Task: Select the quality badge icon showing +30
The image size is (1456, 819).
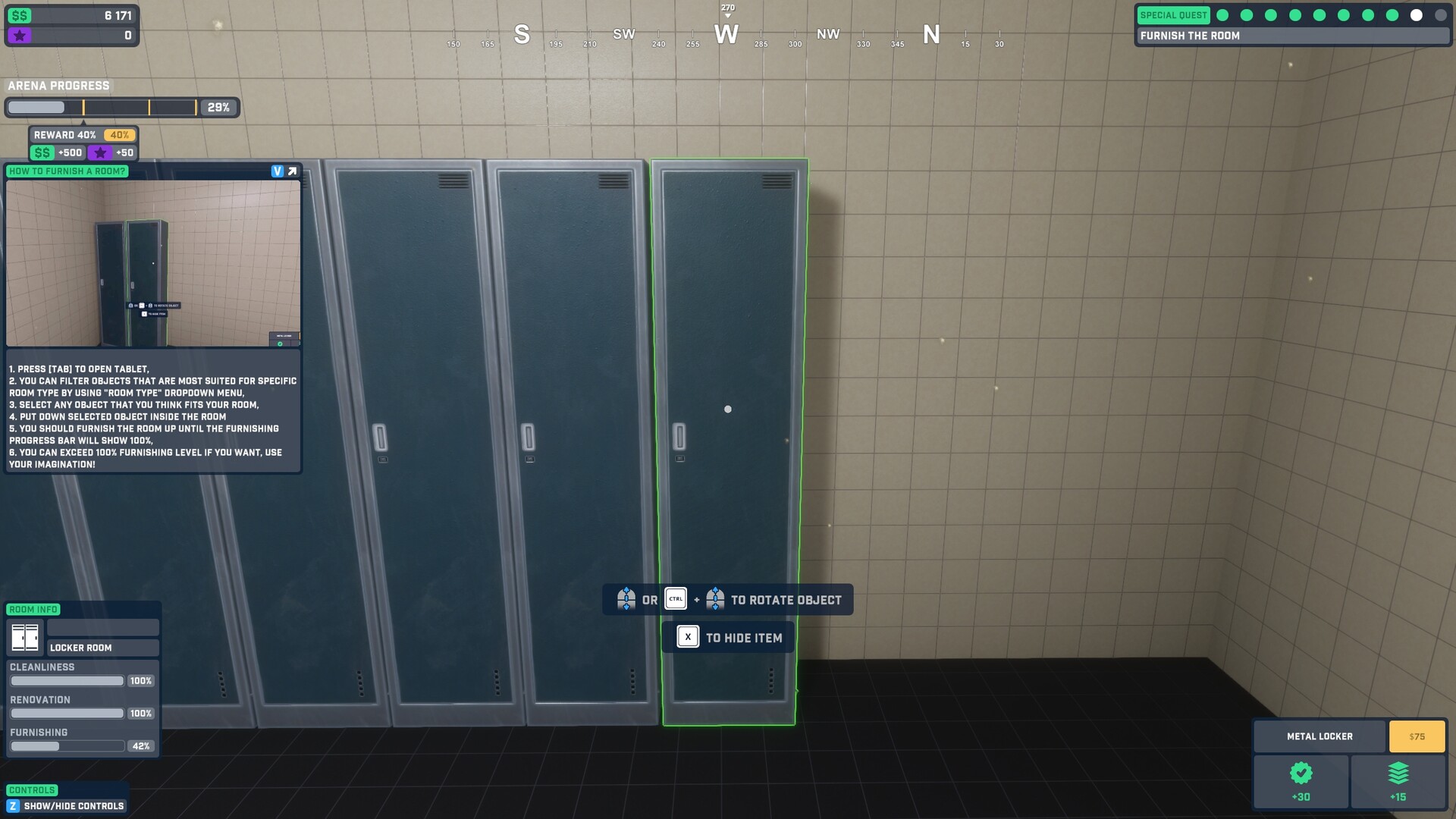Action: pos(1301,774)
